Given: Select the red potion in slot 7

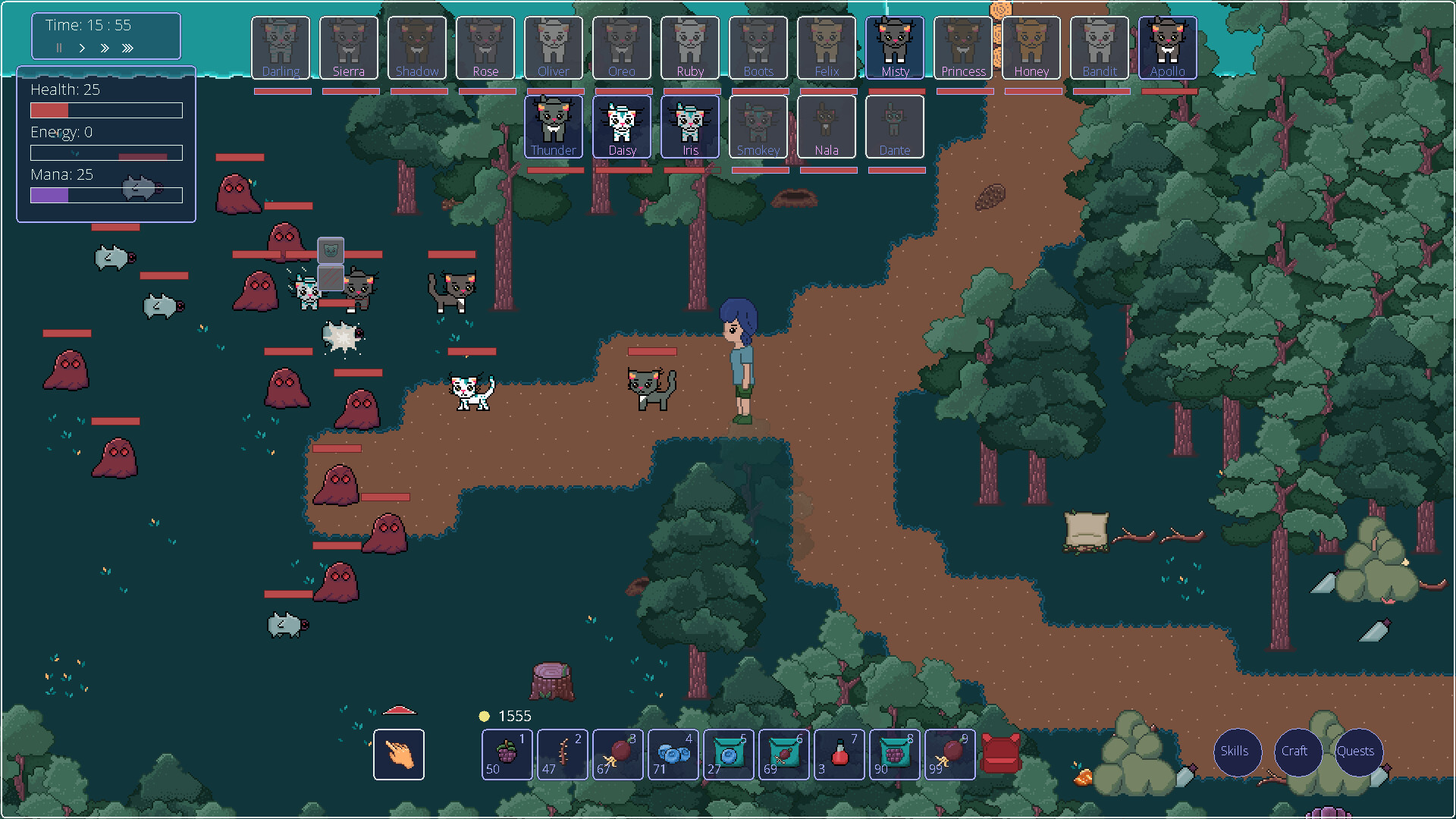Looking at the screenshot, I should [839, 755].
